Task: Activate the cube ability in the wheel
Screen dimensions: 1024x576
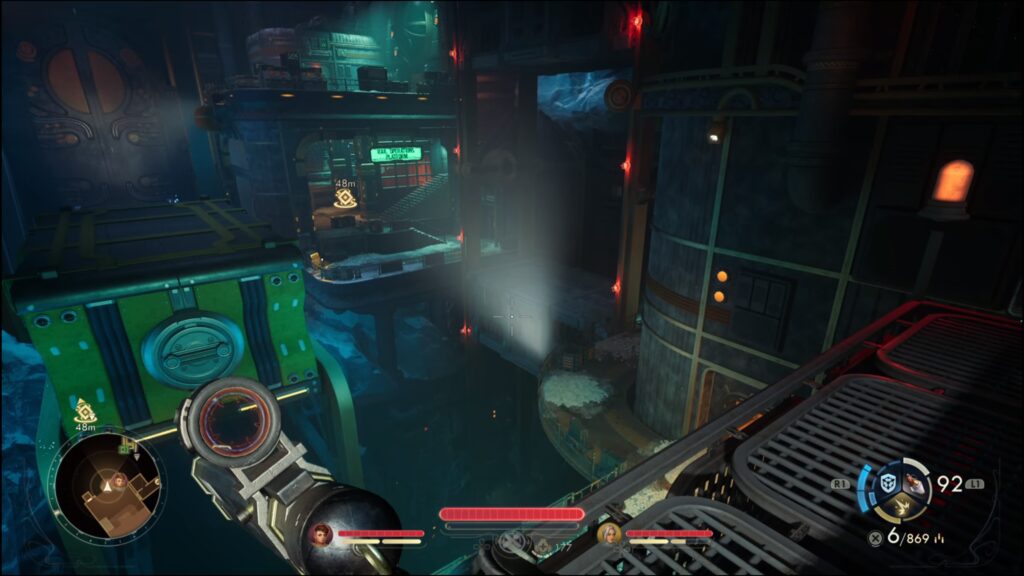Action: [x=887, y=484]
